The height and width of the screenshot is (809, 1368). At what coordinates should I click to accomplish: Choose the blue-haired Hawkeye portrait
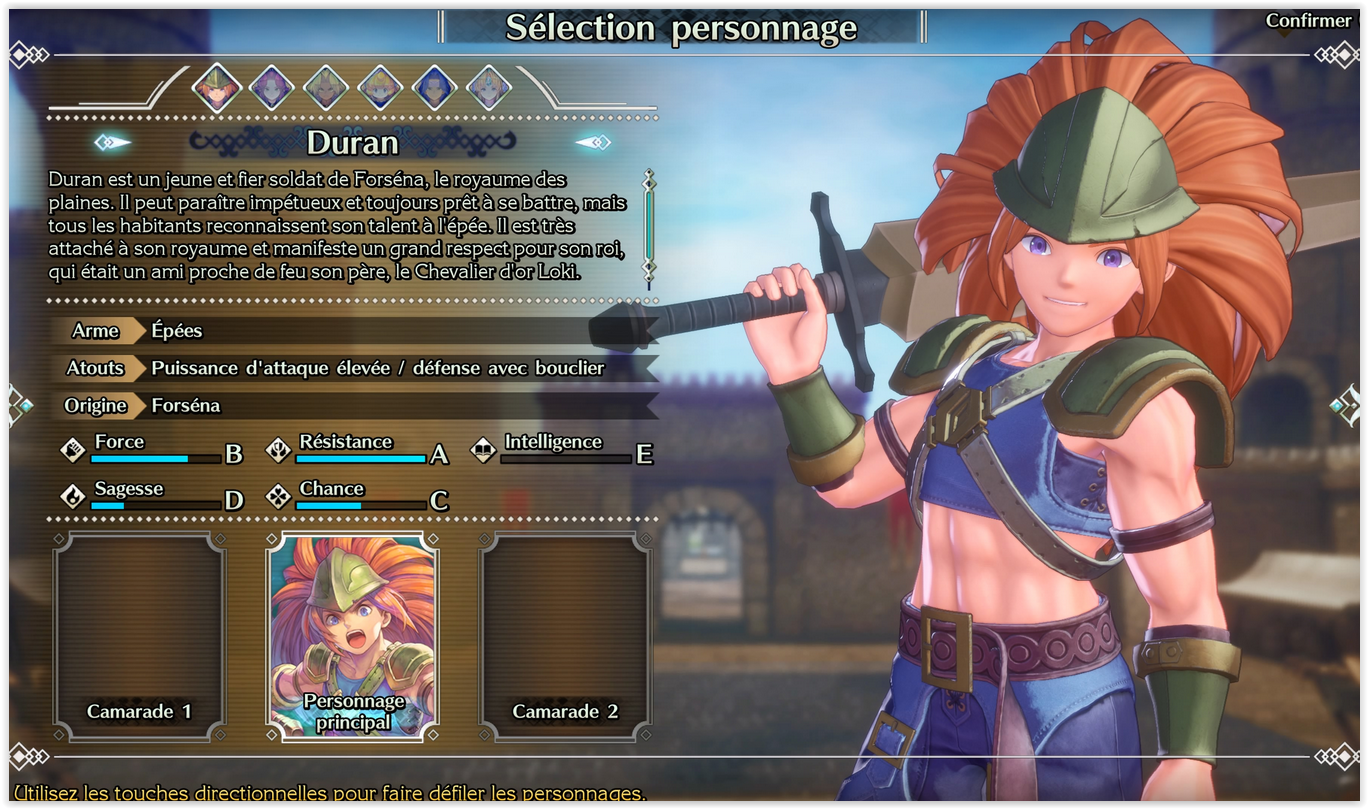tap(434, 88)
